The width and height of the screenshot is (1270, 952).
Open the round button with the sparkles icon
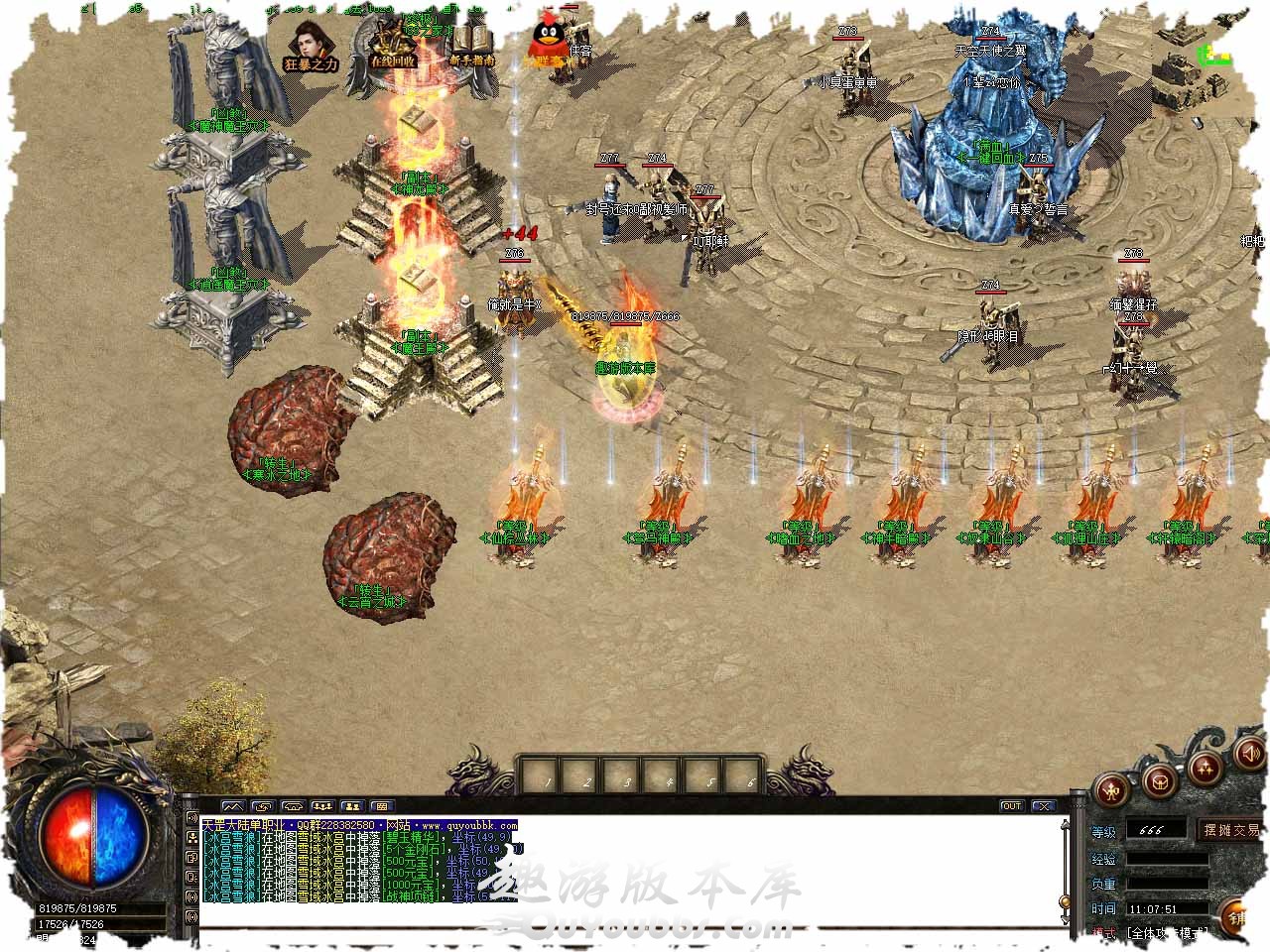tap(1206, 768)
